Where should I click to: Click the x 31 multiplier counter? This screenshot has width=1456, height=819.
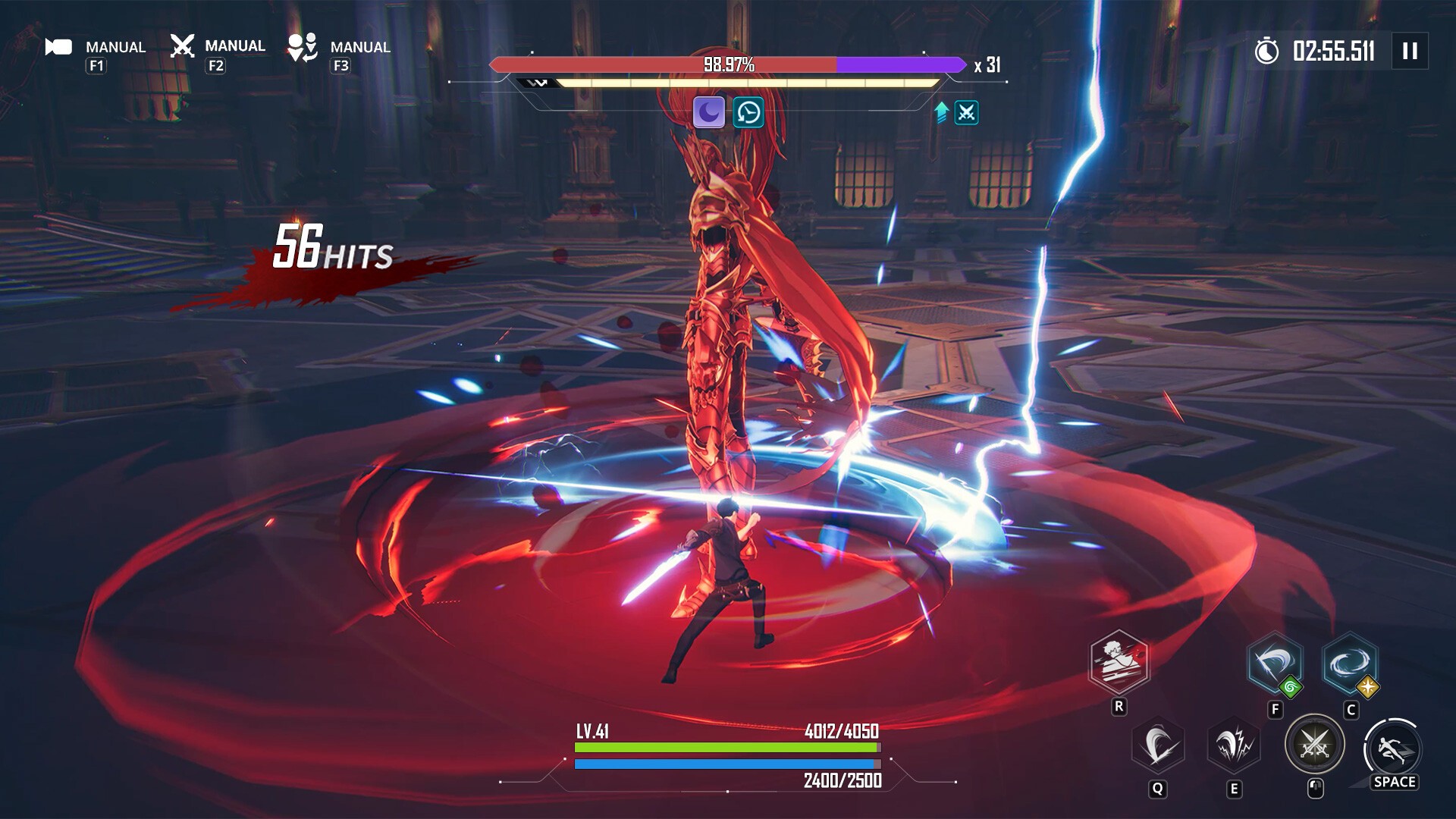coord(987,67)
